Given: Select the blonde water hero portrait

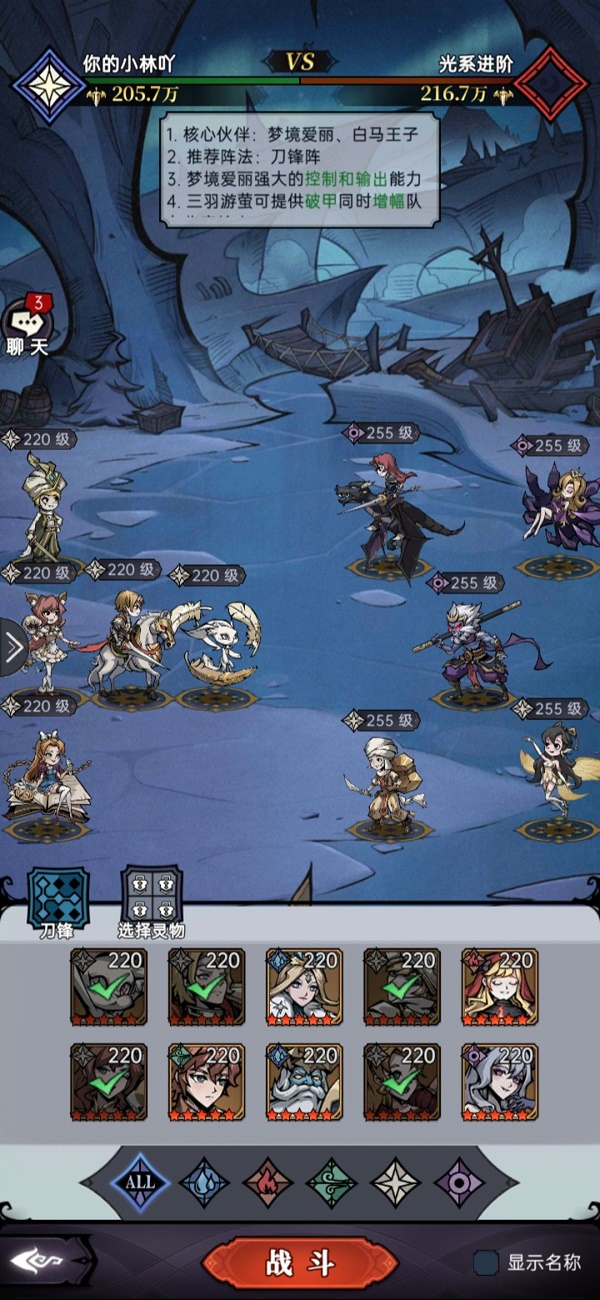Looking at the screenshot, I should 304,987.
